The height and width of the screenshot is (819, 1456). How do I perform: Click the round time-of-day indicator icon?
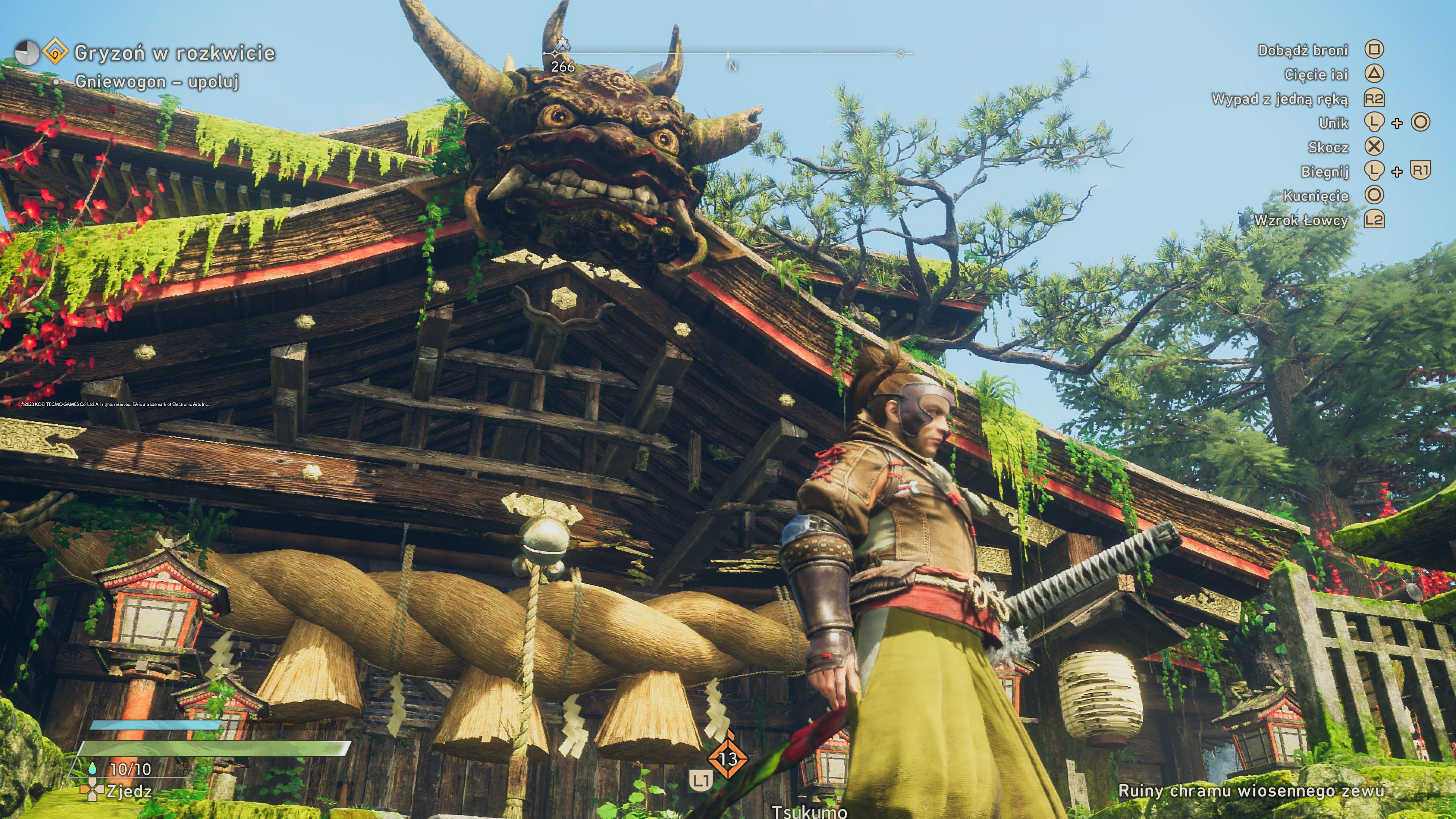pos(27,53)
